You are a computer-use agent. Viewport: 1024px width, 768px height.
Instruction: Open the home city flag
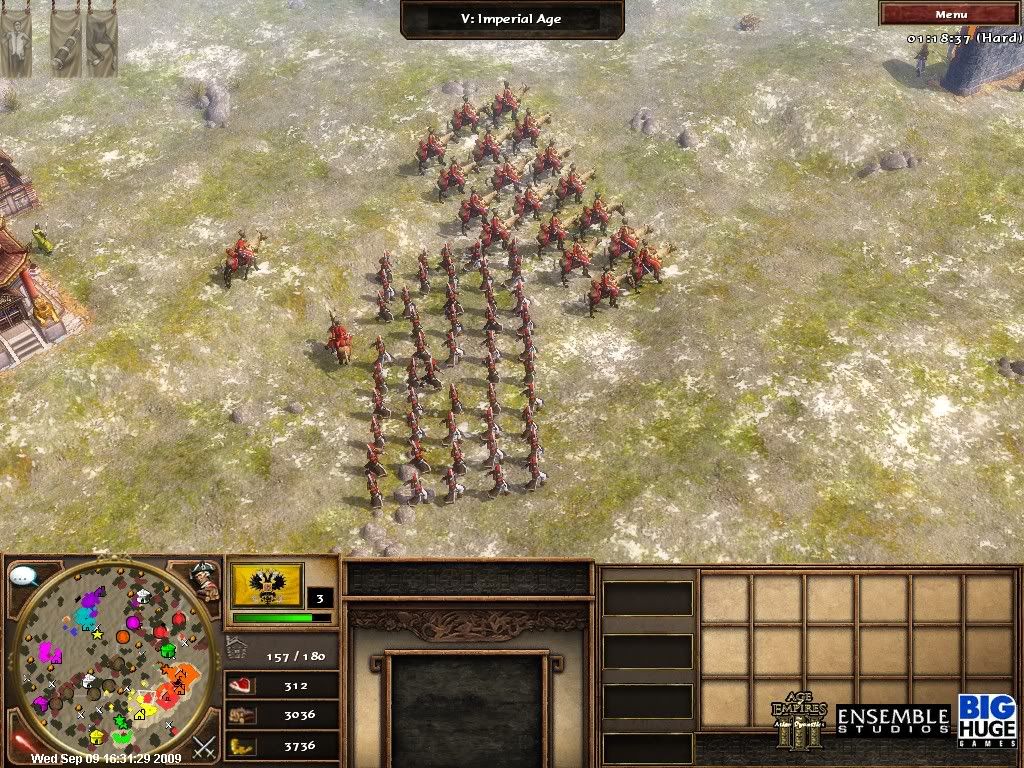(267, 583)
